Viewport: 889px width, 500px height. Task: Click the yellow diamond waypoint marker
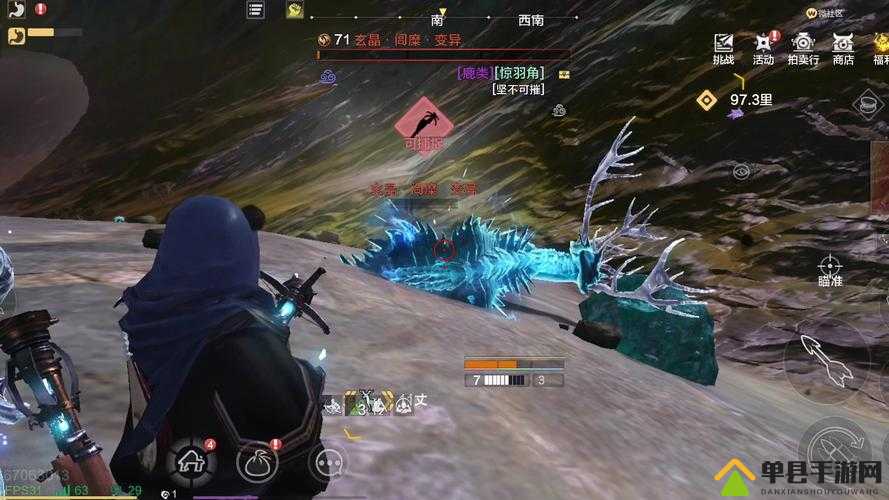pos(707,99)
